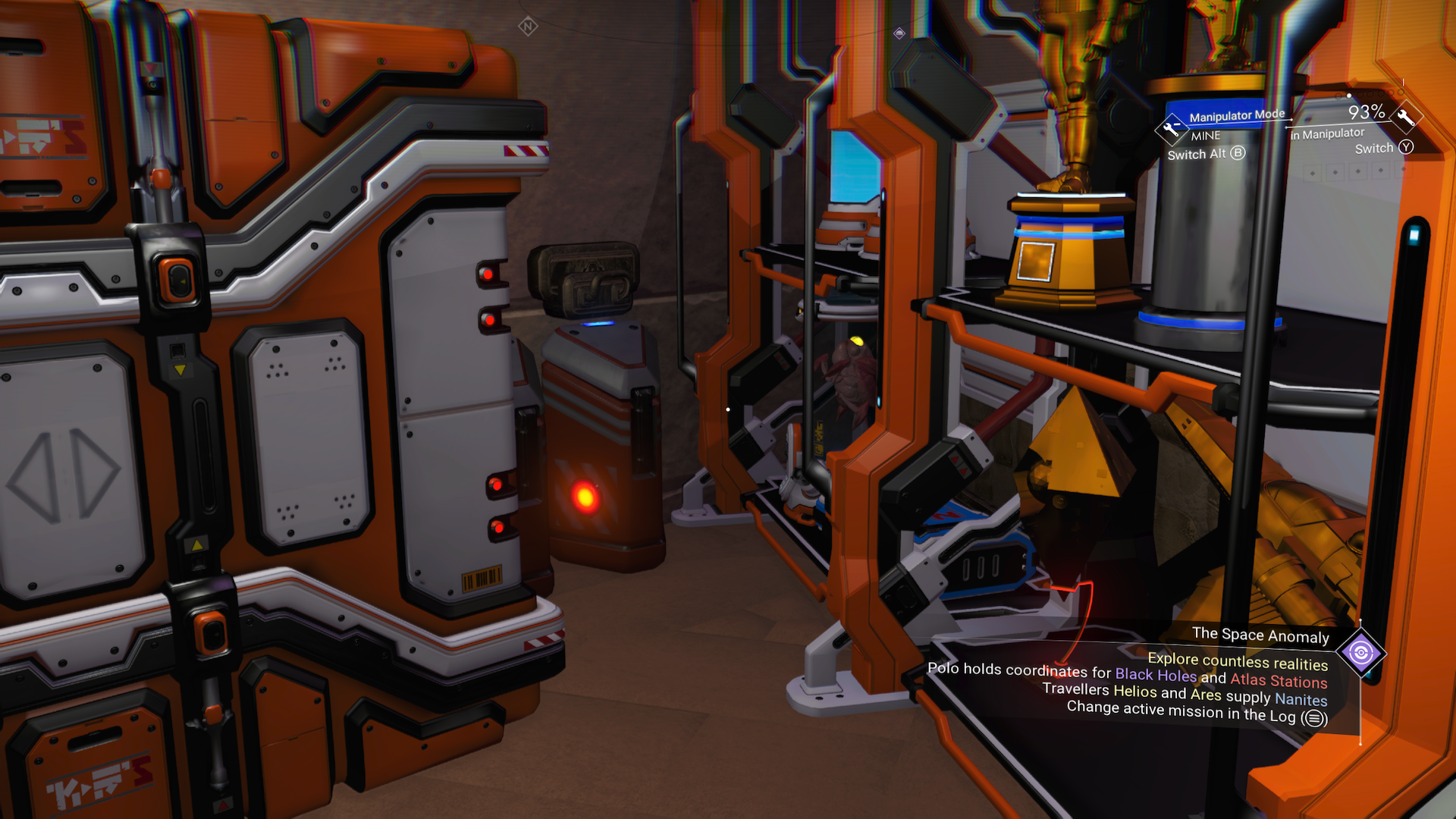The height and width of the screenshot is (819, 1456).
Task: Open the Black Holes coordinates link
Action: point(1156,673)
